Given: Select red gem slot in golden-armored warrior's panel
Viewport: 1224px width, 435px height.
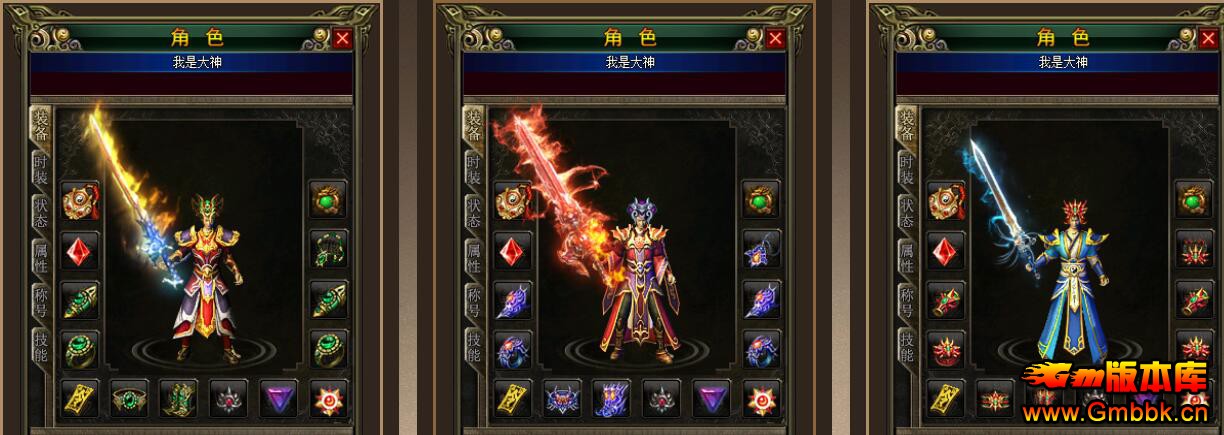Looking at the screenshot, I should [80, 250].
